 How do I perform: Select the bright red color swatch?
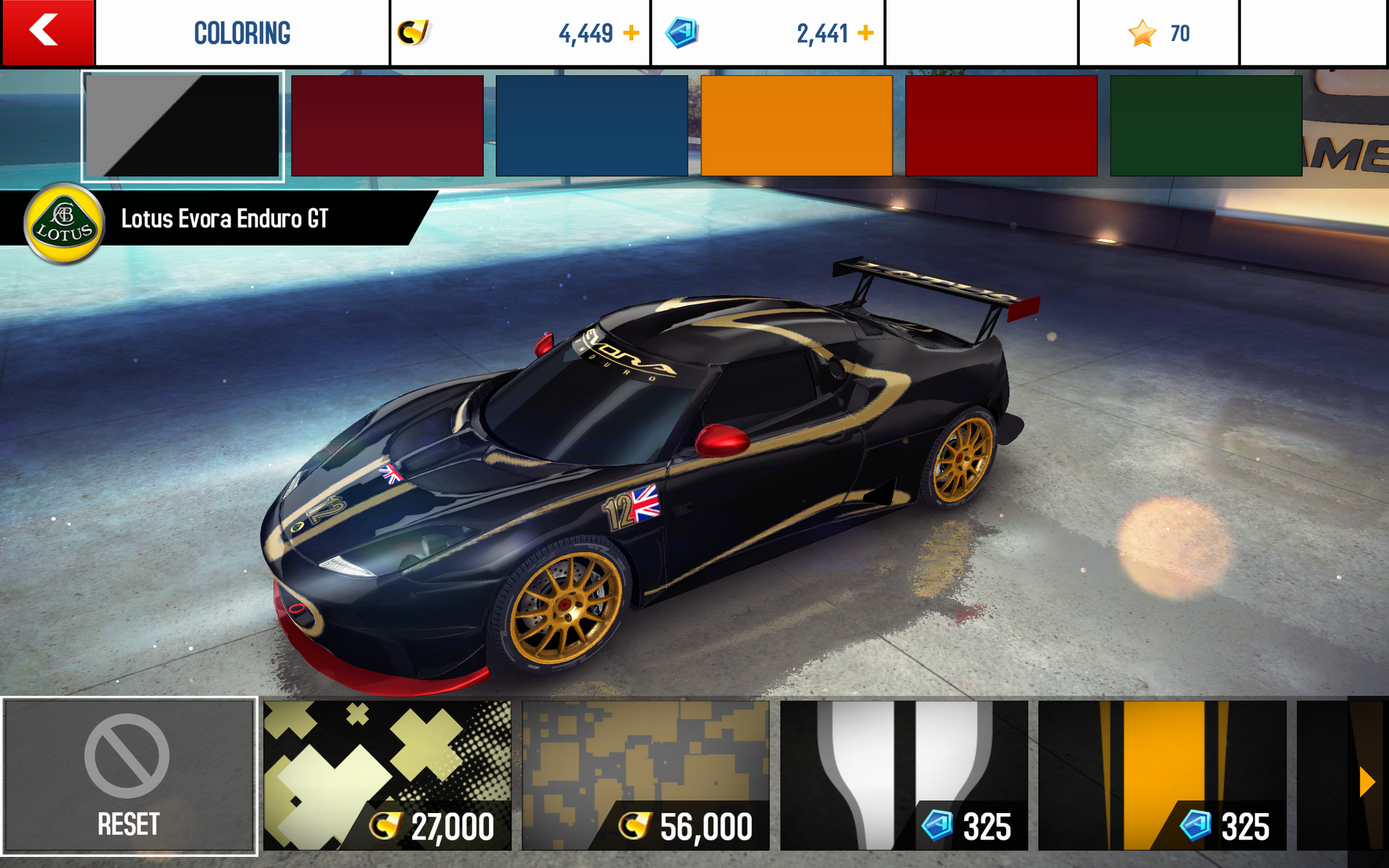[x=1001, y=126]
